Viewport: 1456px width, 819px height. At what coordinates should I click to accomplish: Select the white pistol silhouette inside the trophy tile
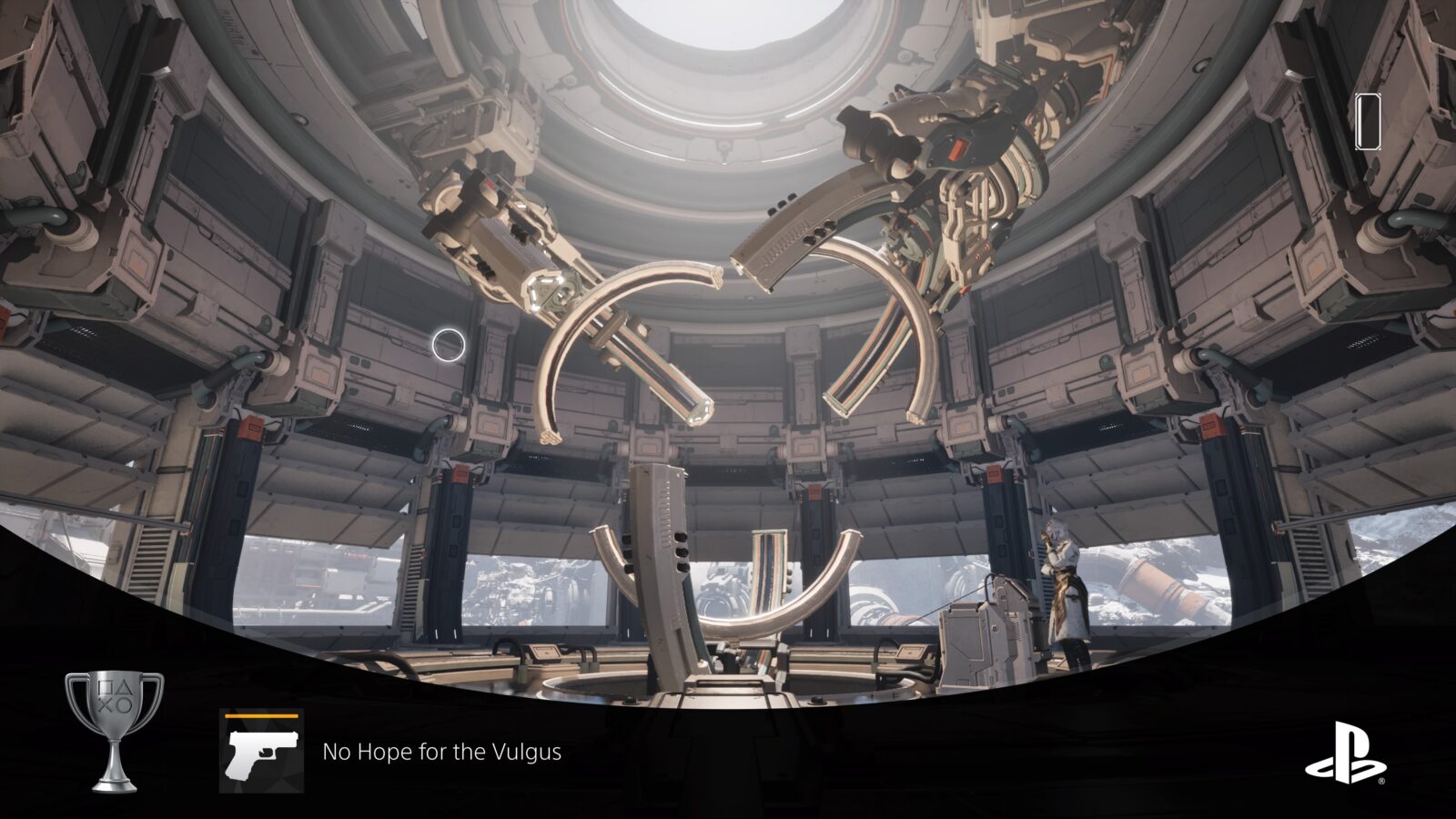click(x=261, y=755)
